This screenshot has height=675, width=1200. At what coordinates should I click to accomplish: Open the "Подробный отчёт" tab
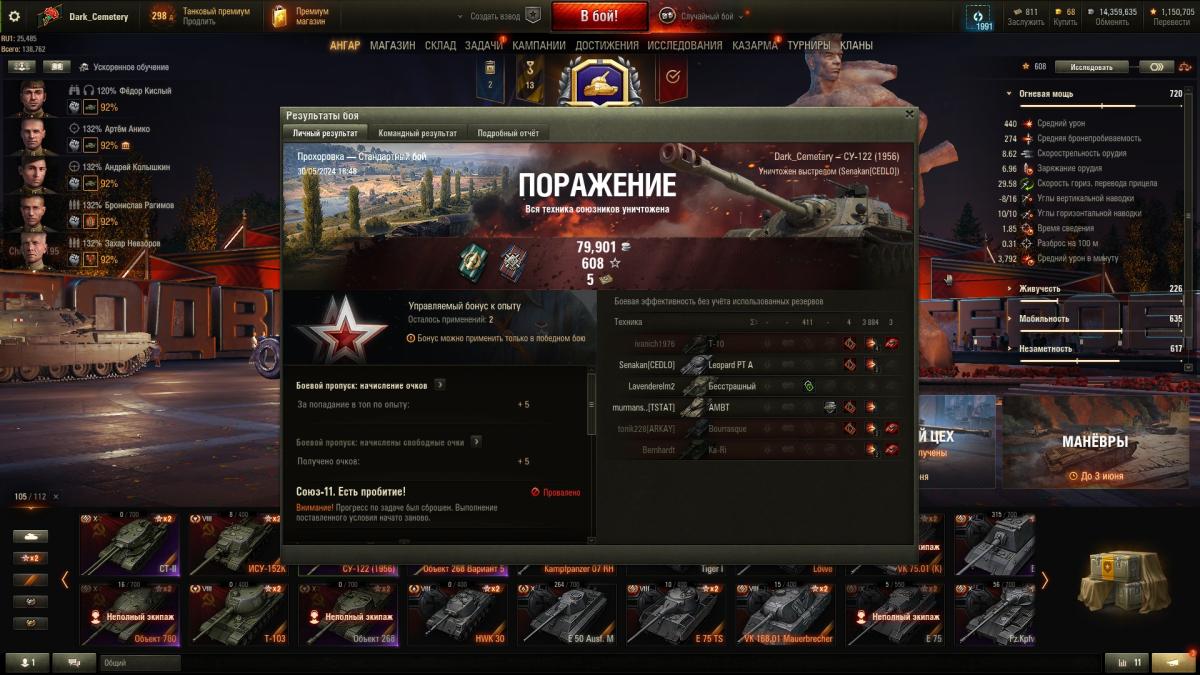(x=508, y=133)
